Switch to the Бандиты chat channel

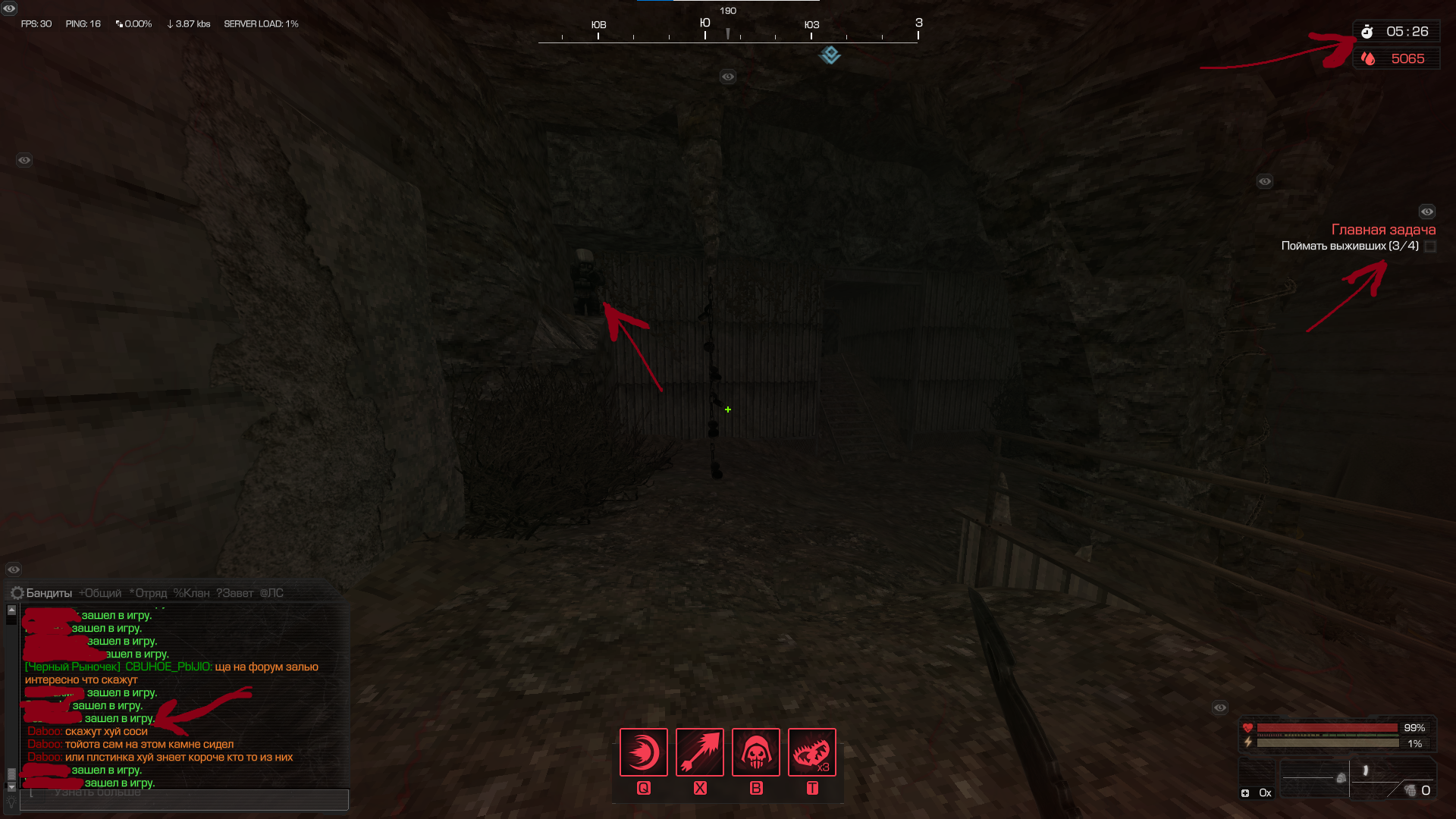click(49, 593)
